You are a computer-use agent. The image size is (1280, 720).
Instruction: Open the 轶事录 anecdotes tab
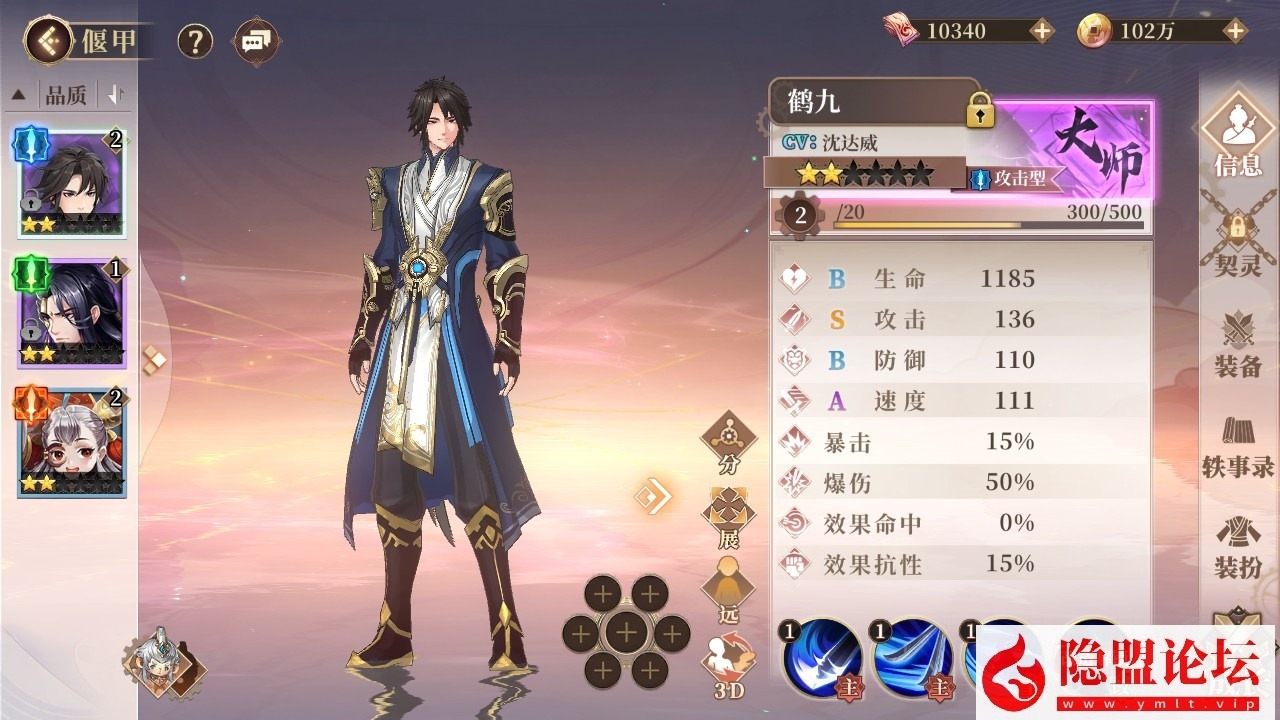pyautogui.click(x=1237, y=445)
